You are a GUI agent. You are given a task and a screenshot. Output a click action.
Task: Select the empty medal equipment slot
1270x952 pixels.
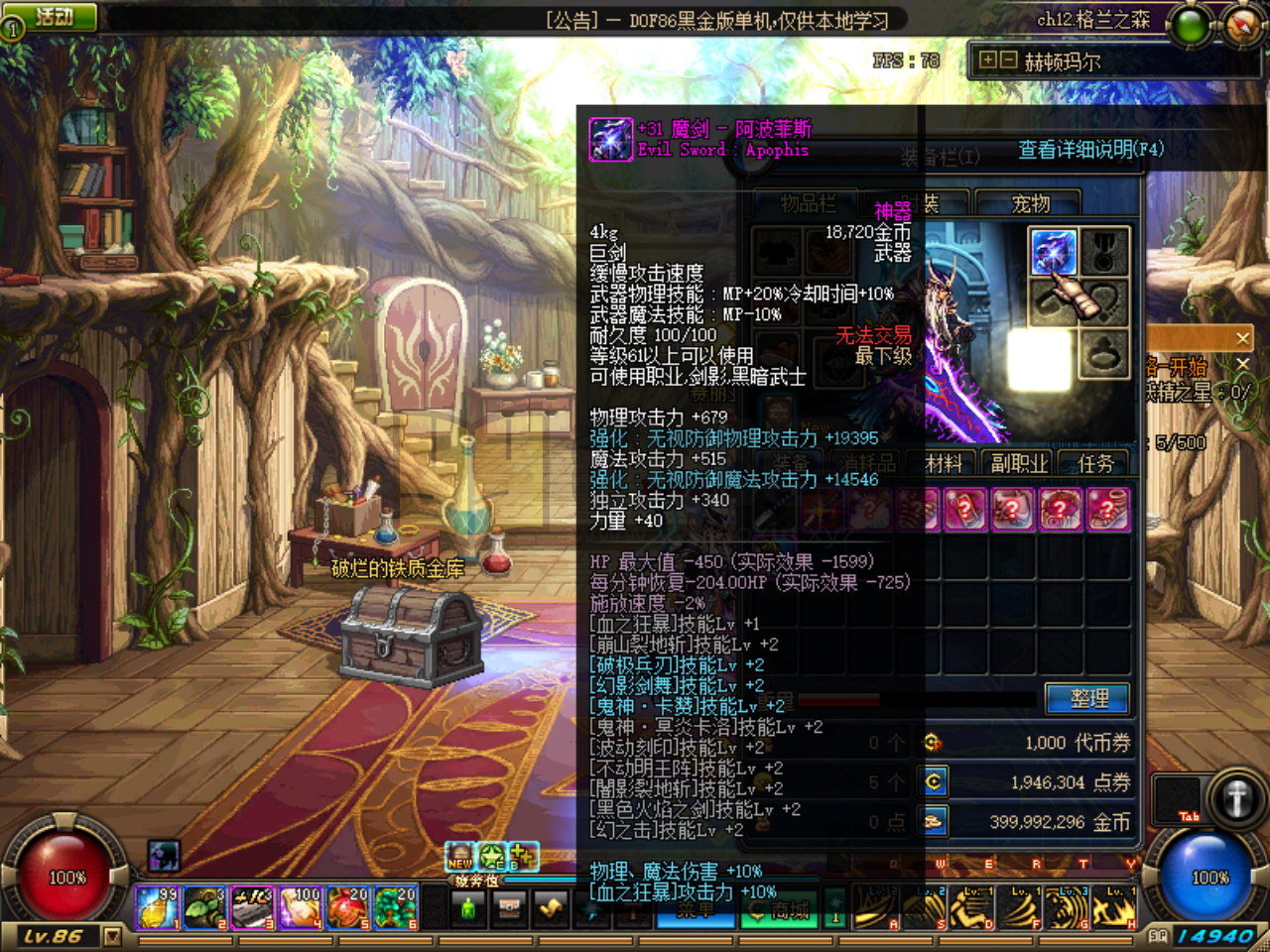1103,252
